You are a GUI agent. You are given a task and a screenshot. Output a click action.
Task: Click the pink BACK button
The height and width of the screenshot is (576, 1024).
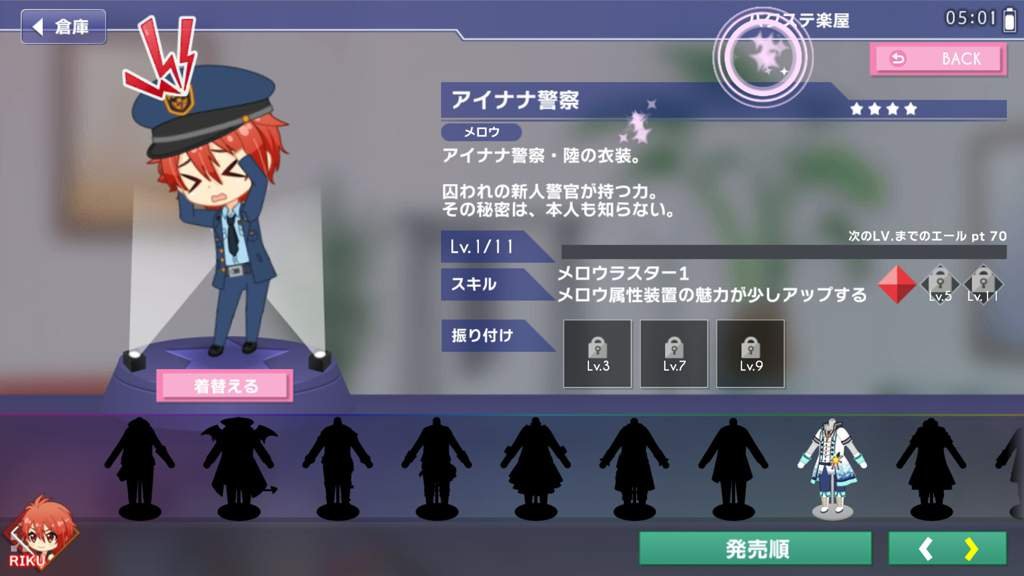click(938, 59)
